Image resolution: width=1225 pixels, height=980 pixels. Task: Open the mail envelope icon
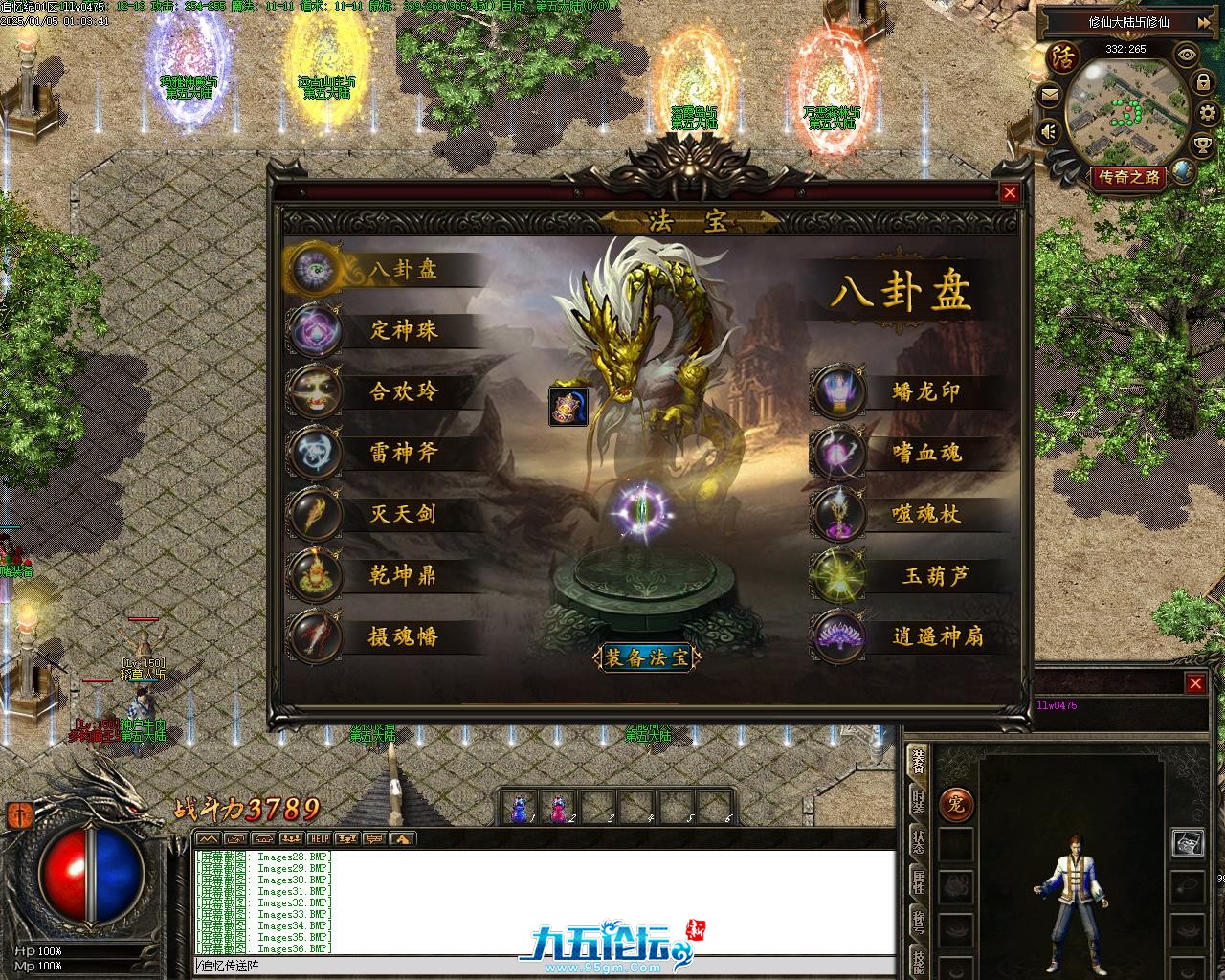[1050, 94]
